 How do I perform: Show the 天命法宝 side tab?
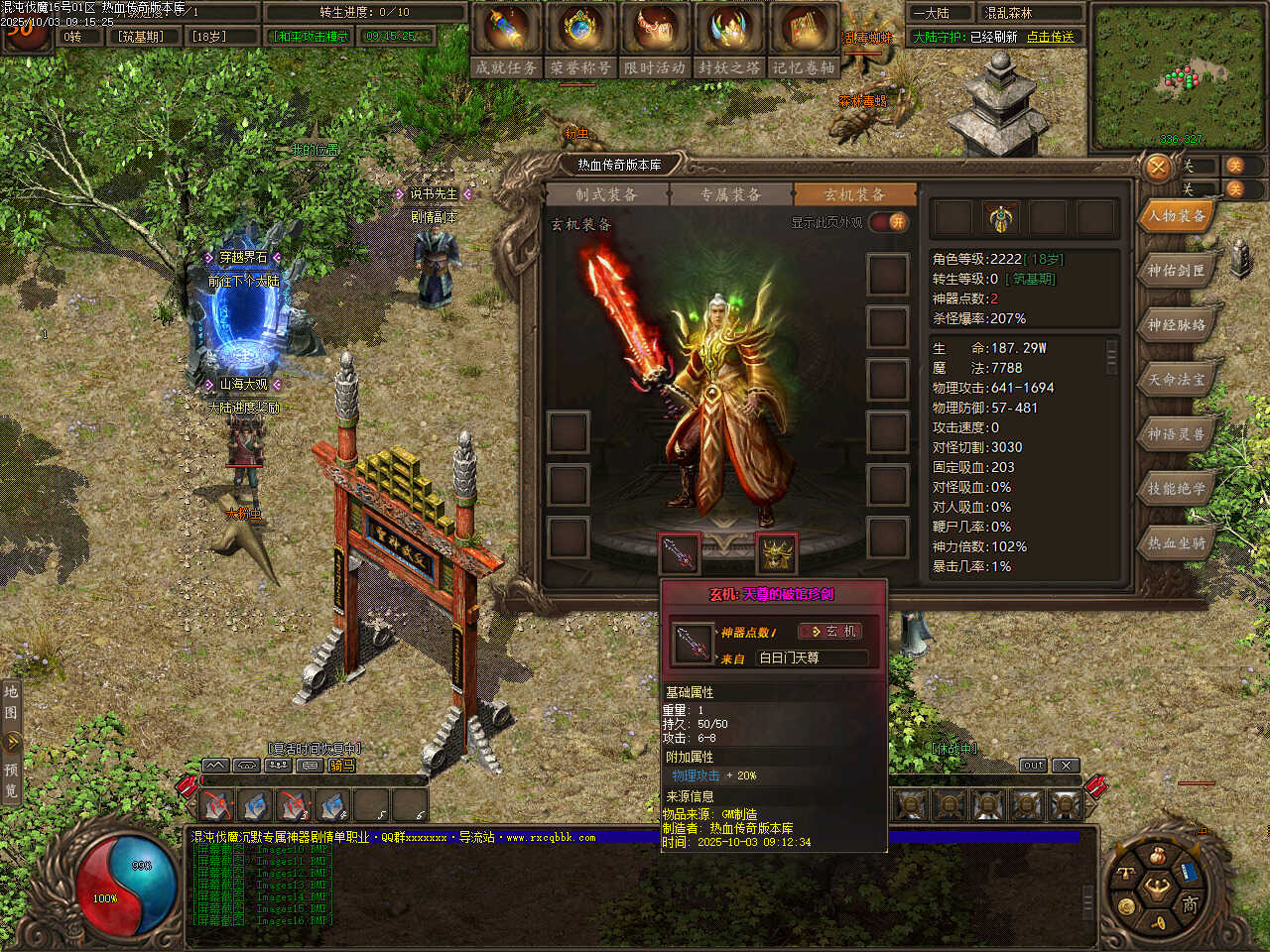[1176, 379]
